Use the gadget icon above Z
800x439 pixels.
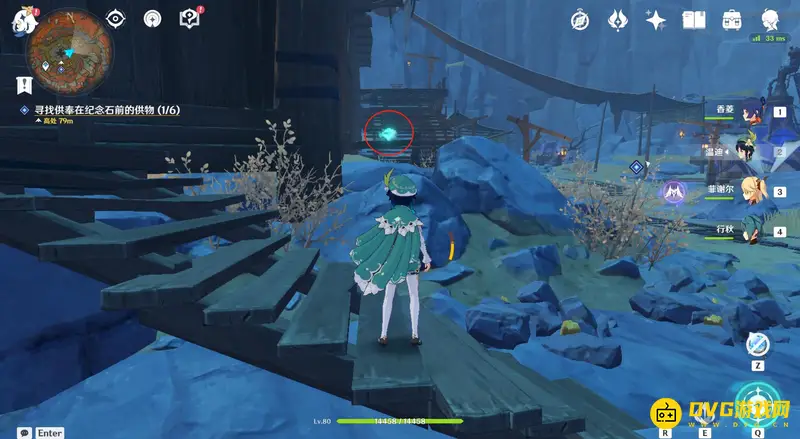(757, 344)
